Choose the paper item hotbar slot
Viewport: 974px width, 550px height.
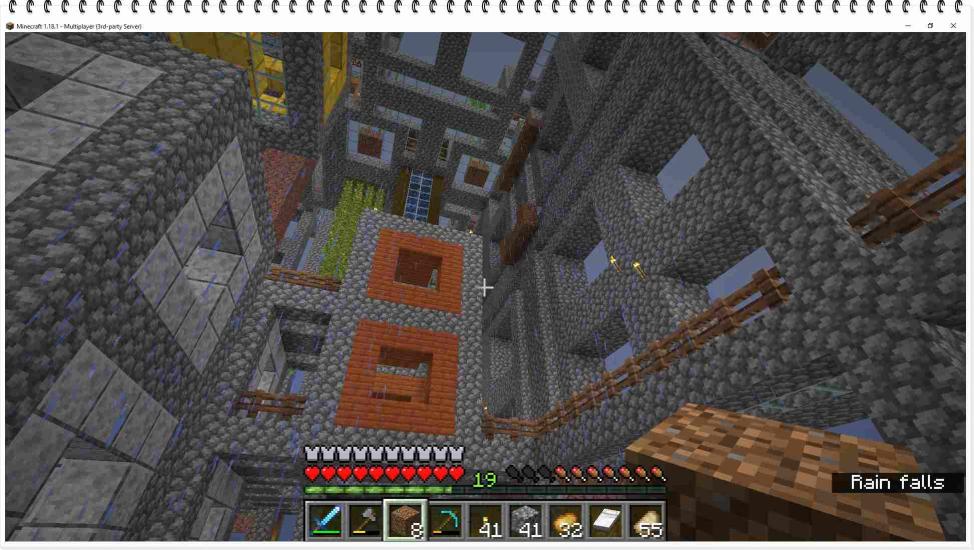(x=605, y=520)
